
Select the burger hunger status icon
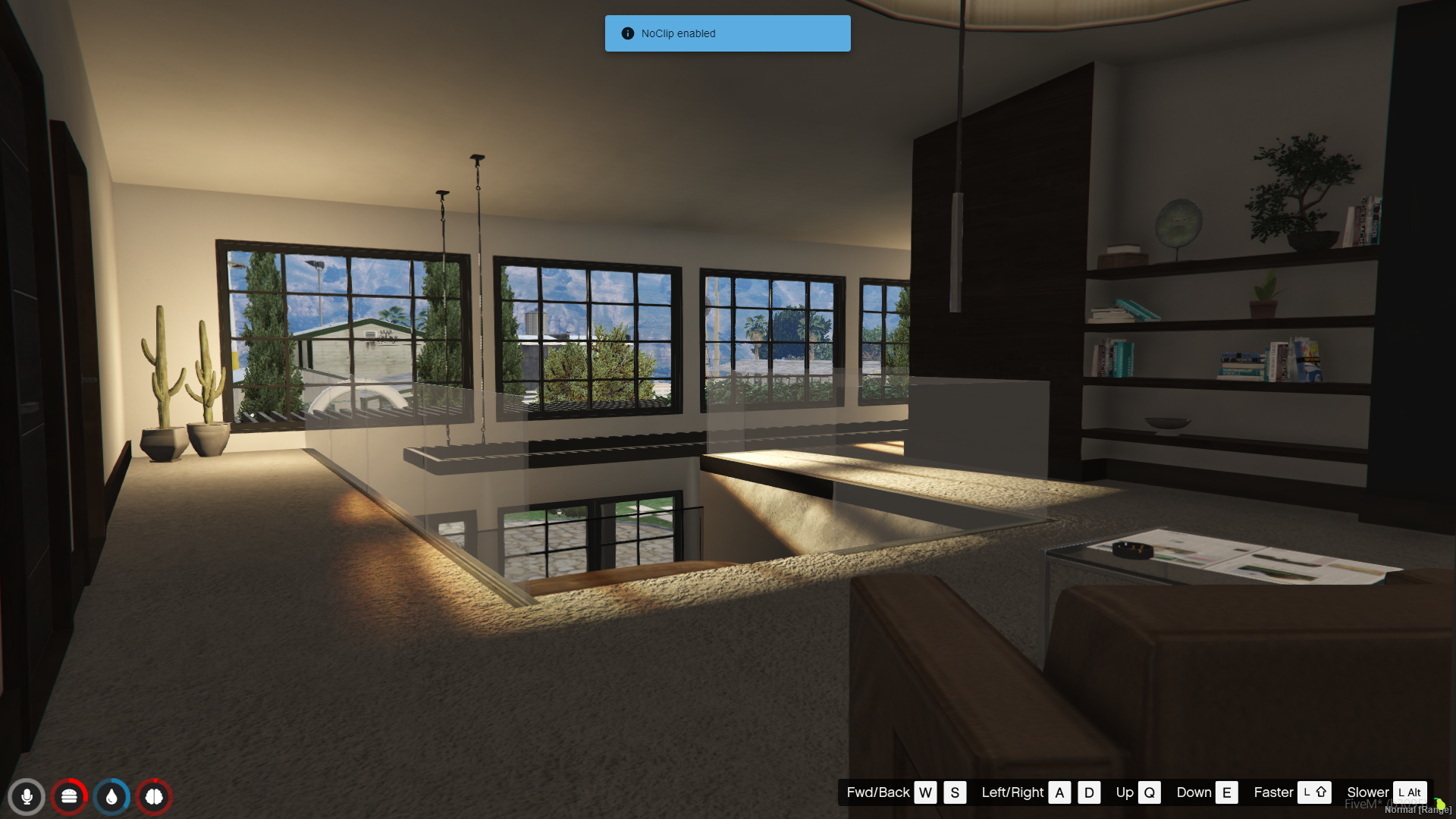click(x=69, y=797)
